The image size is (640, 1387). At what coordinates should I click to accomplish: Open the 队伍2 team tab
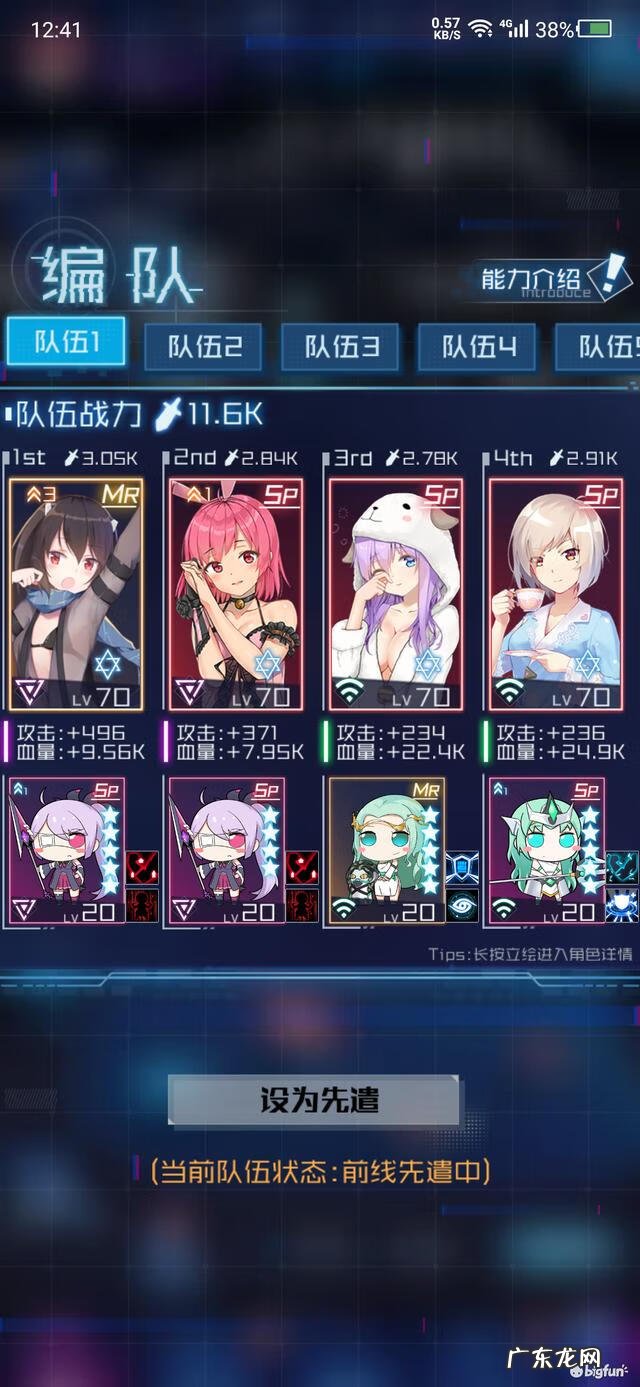203,347
